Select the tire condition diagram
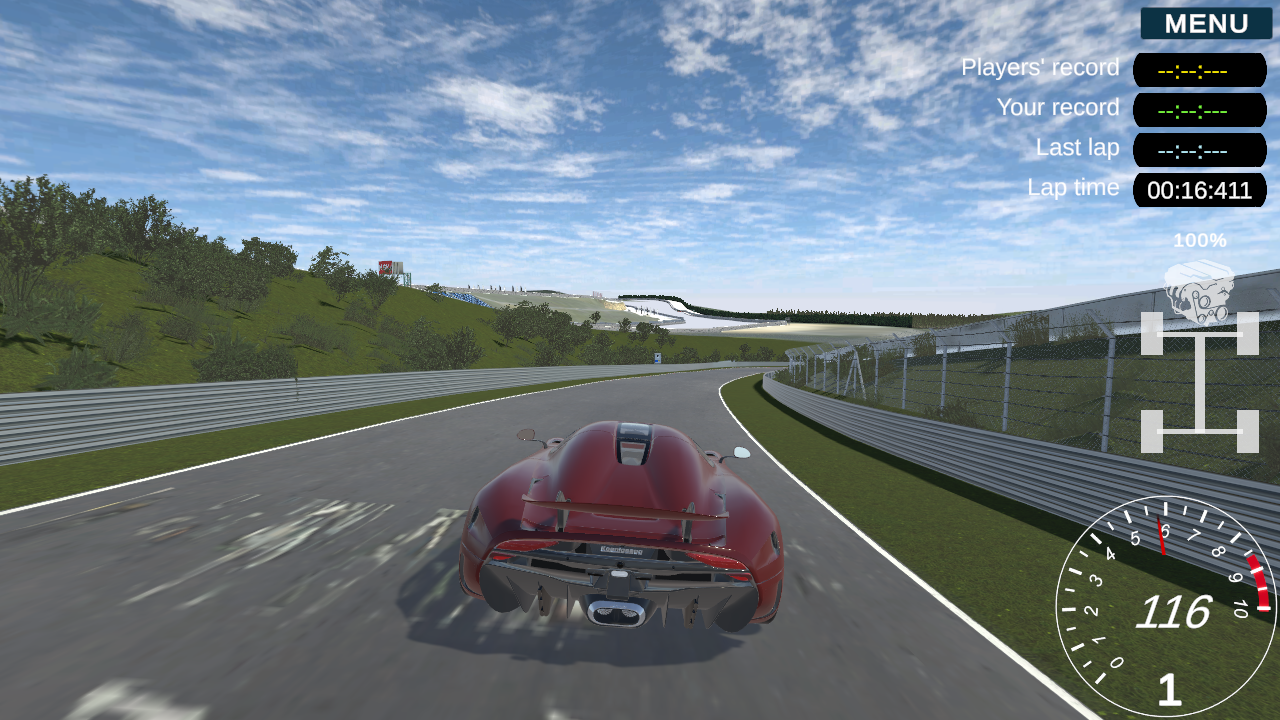 (1199, 385)
